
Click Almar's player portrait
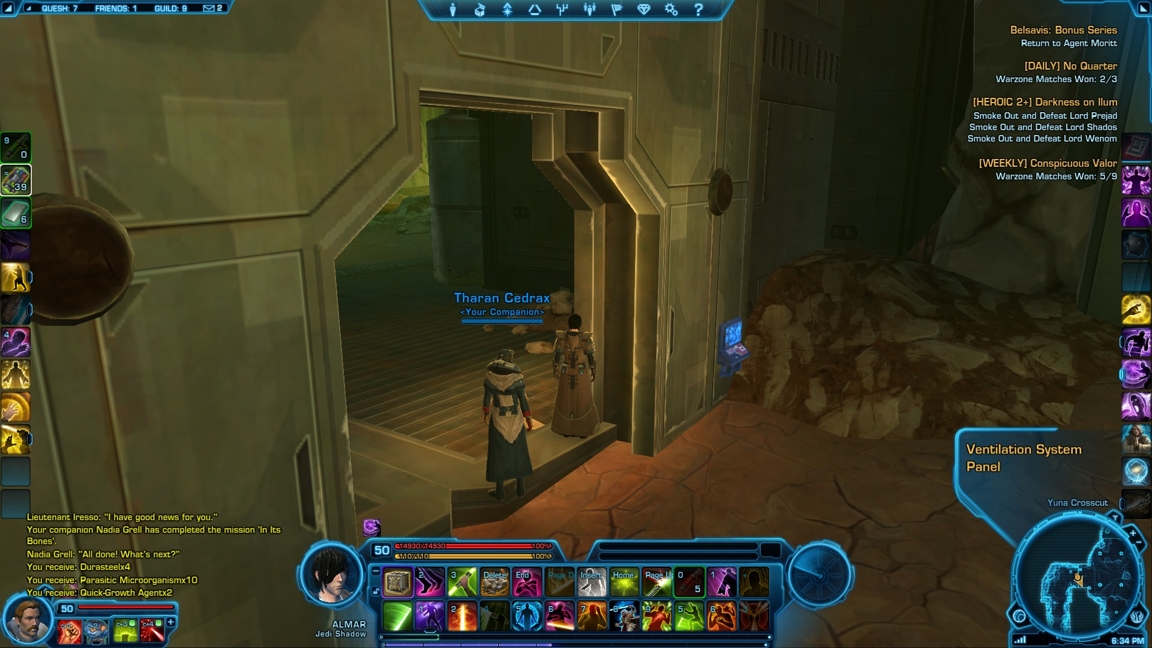click(331, 575)
